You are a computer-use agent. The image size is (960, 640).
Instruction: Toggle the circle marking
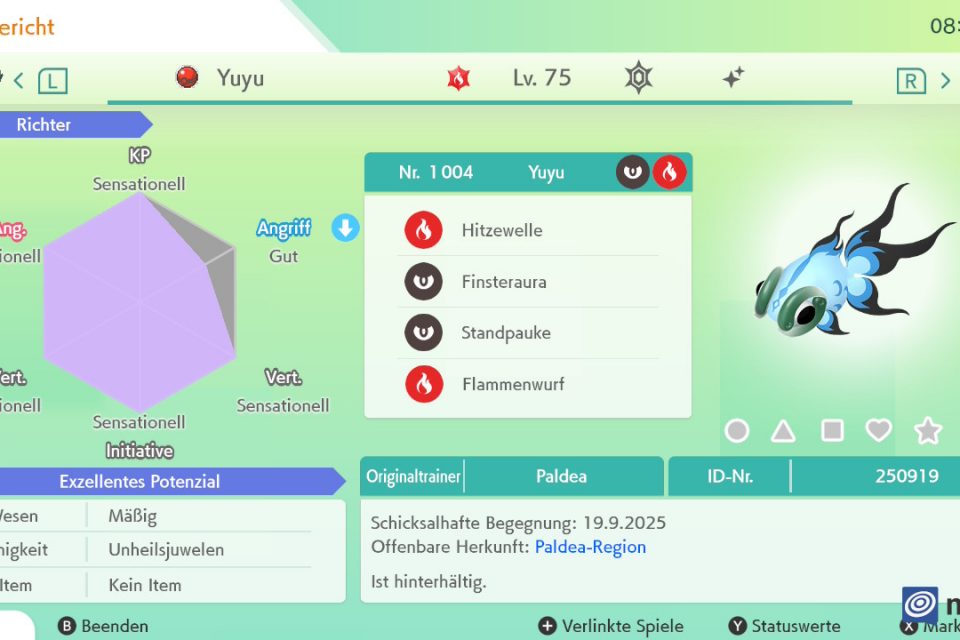[x=737, y=431]
